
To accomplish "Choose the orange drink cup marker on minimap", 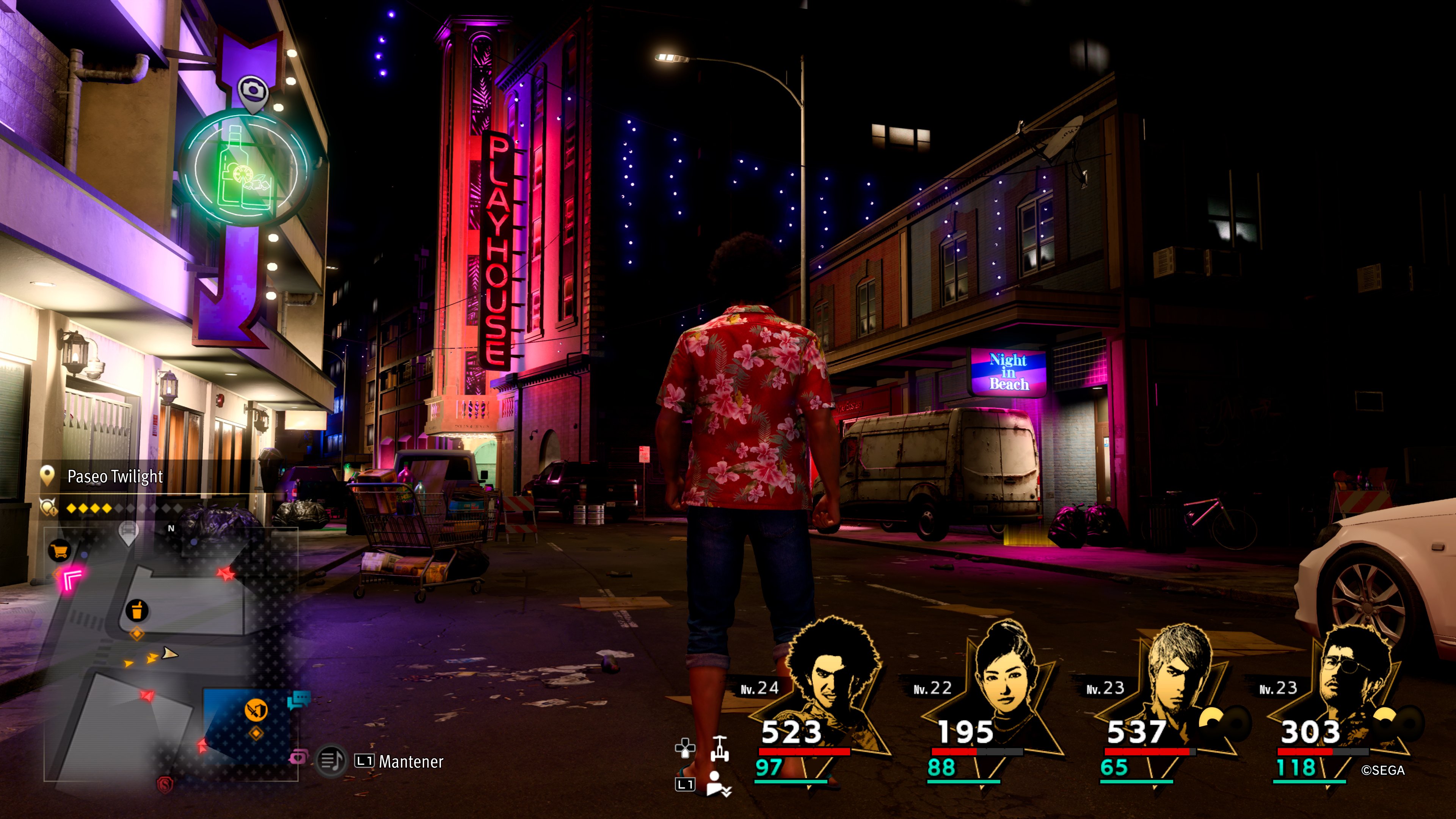I will tap(137, 610).
